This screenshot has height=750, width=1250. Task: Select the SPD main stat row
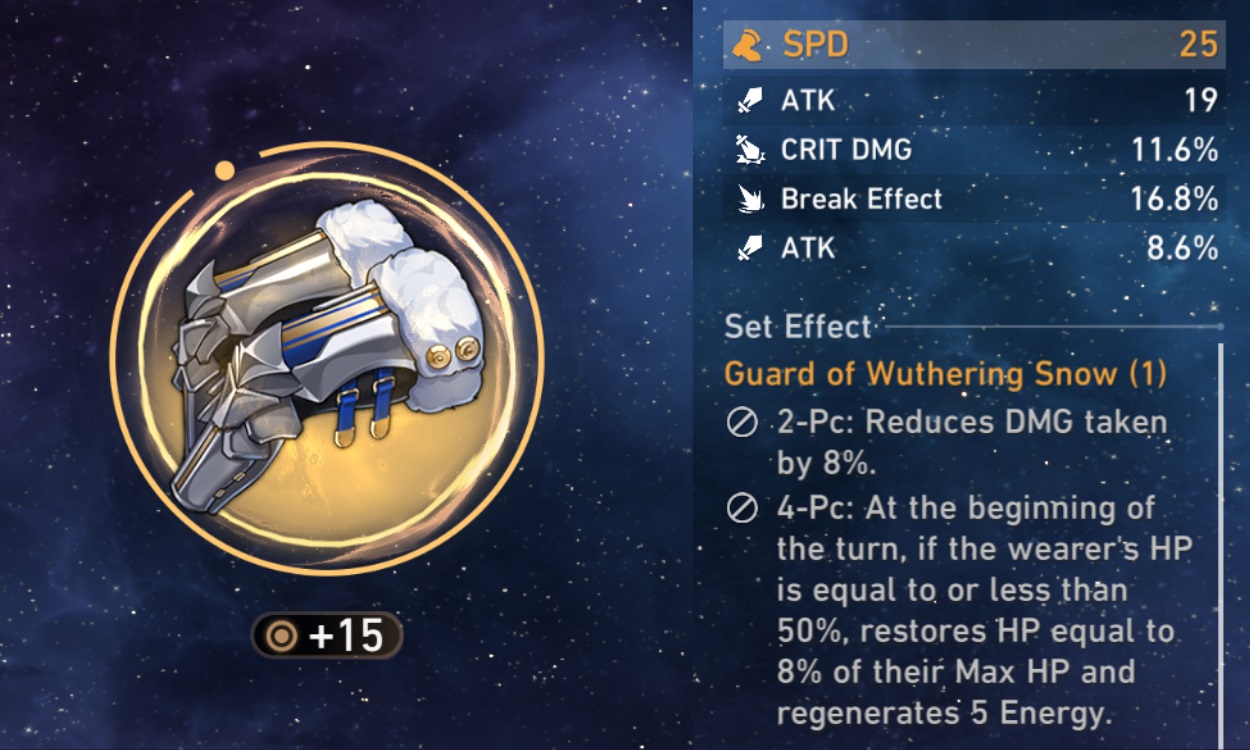[973, 45]
